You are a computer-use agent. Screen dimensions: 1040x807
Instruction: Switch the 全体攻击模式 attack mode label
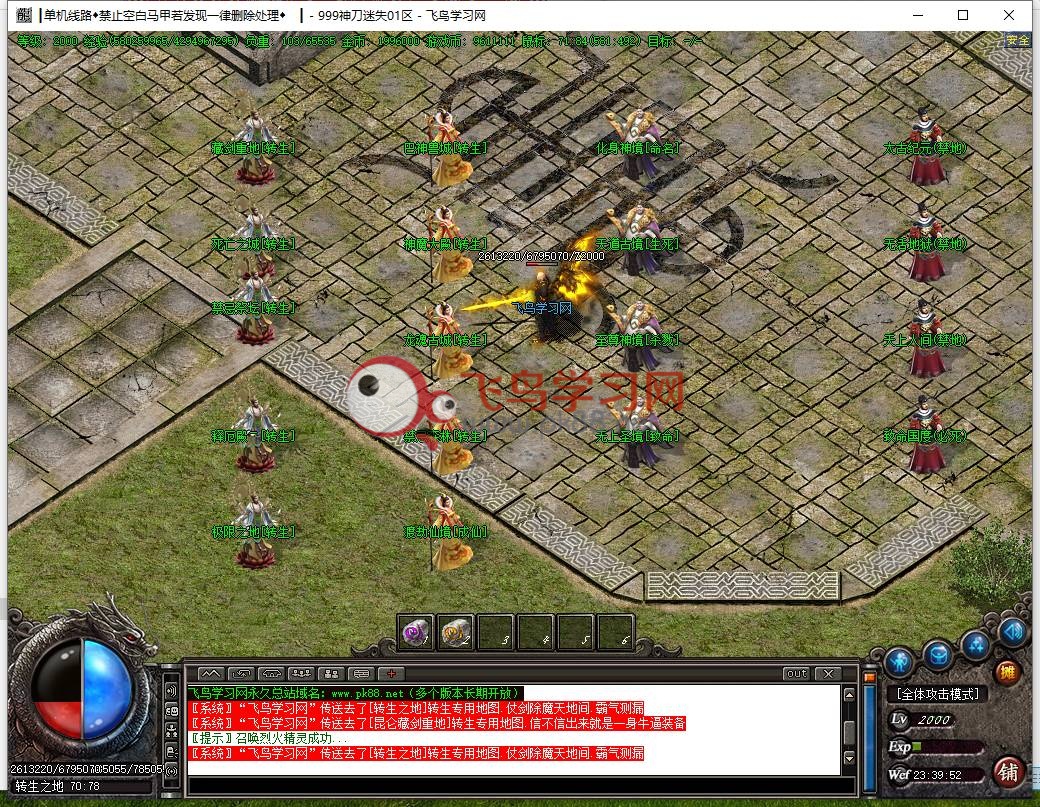pyautogui.click(x=938, y=693)
